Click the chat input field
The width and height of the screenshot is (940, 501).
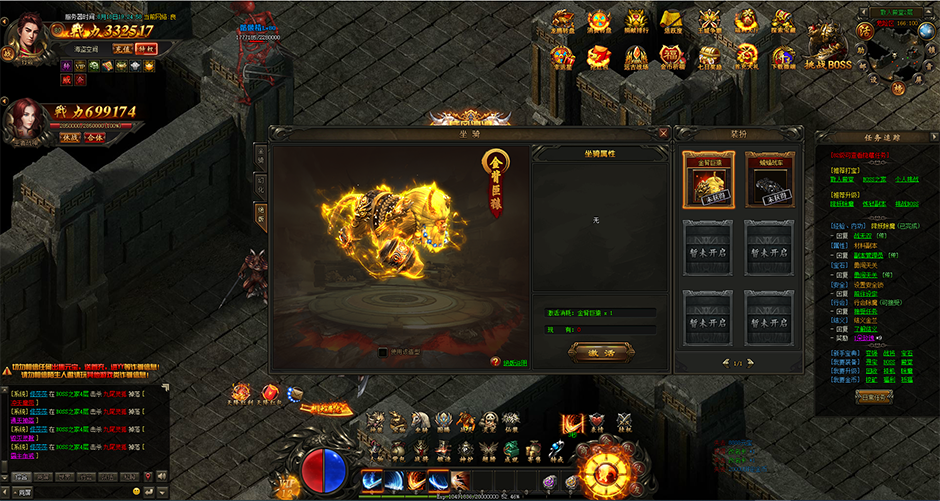point(80,493)
